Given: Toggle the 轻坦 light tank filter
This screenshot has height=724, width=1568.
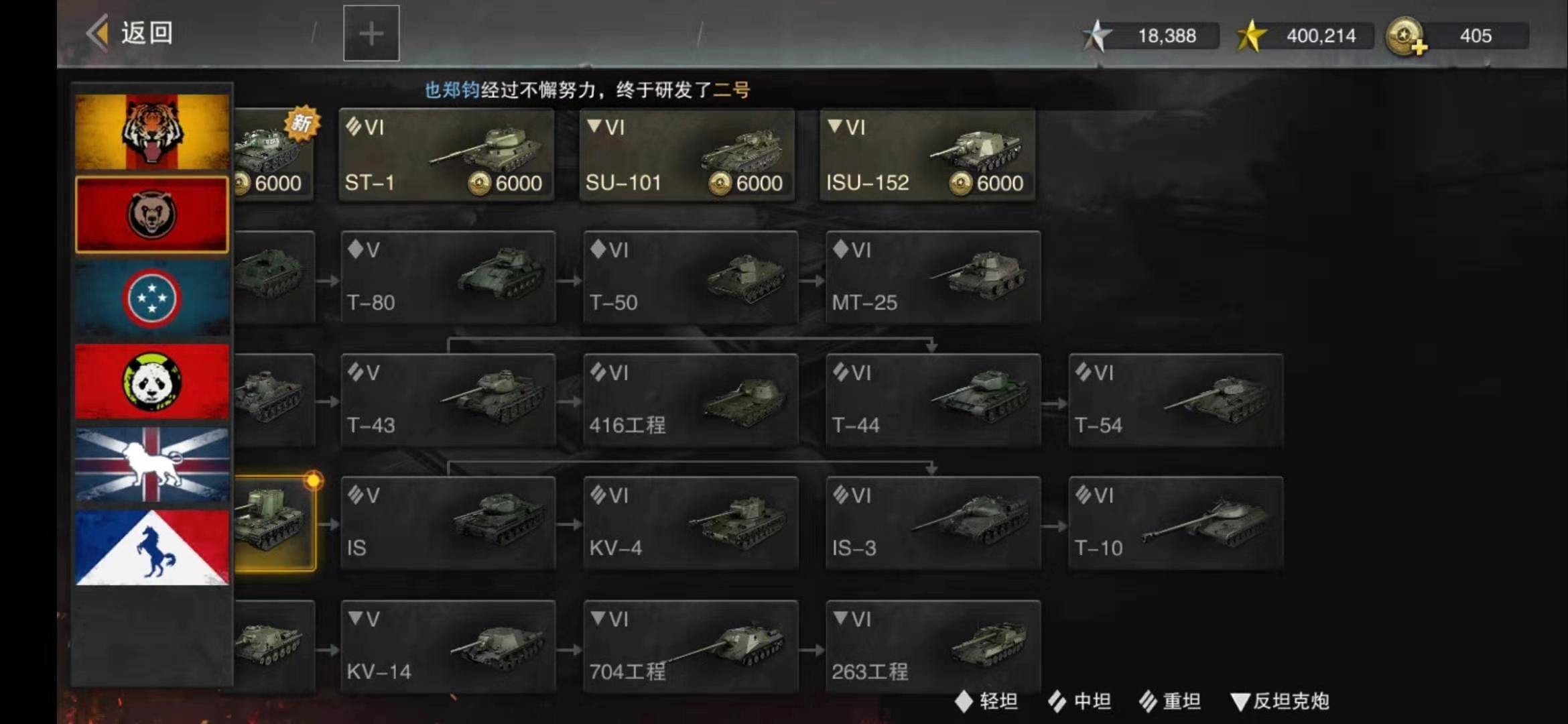Looking at the screenshot, I should (985, 702).
